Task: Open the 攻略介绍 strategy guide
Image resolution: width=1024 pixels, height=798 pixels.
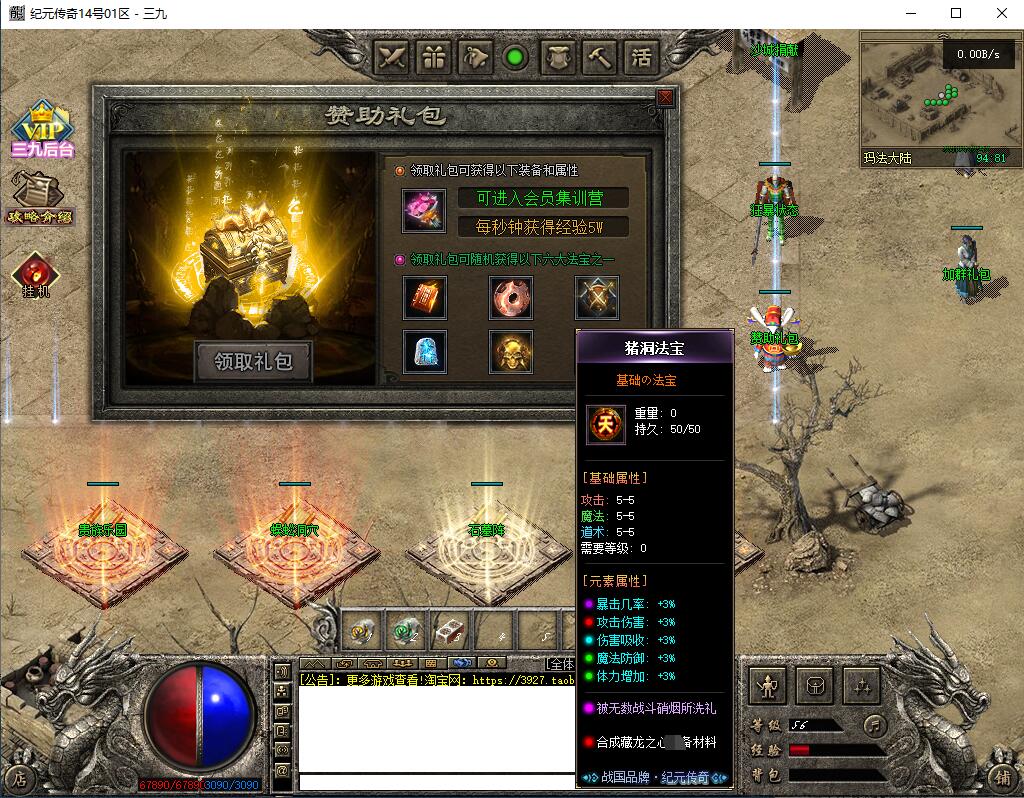Action: pyautogui.click(x=40, y=197)
